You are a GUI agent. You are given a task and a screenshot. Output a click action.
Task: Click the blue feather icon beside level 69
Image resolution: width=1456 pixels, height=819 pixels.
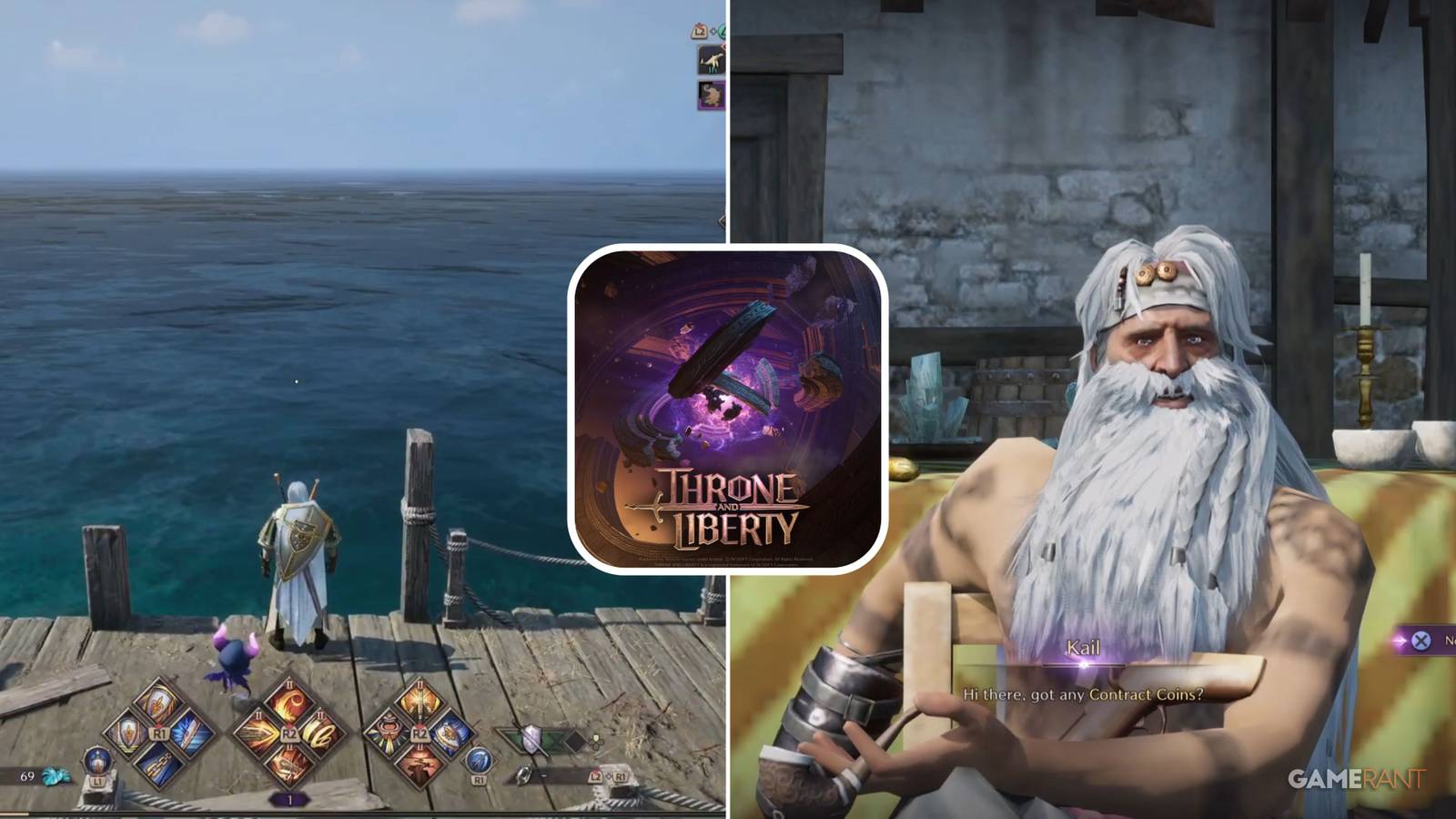tap(55, 775)
